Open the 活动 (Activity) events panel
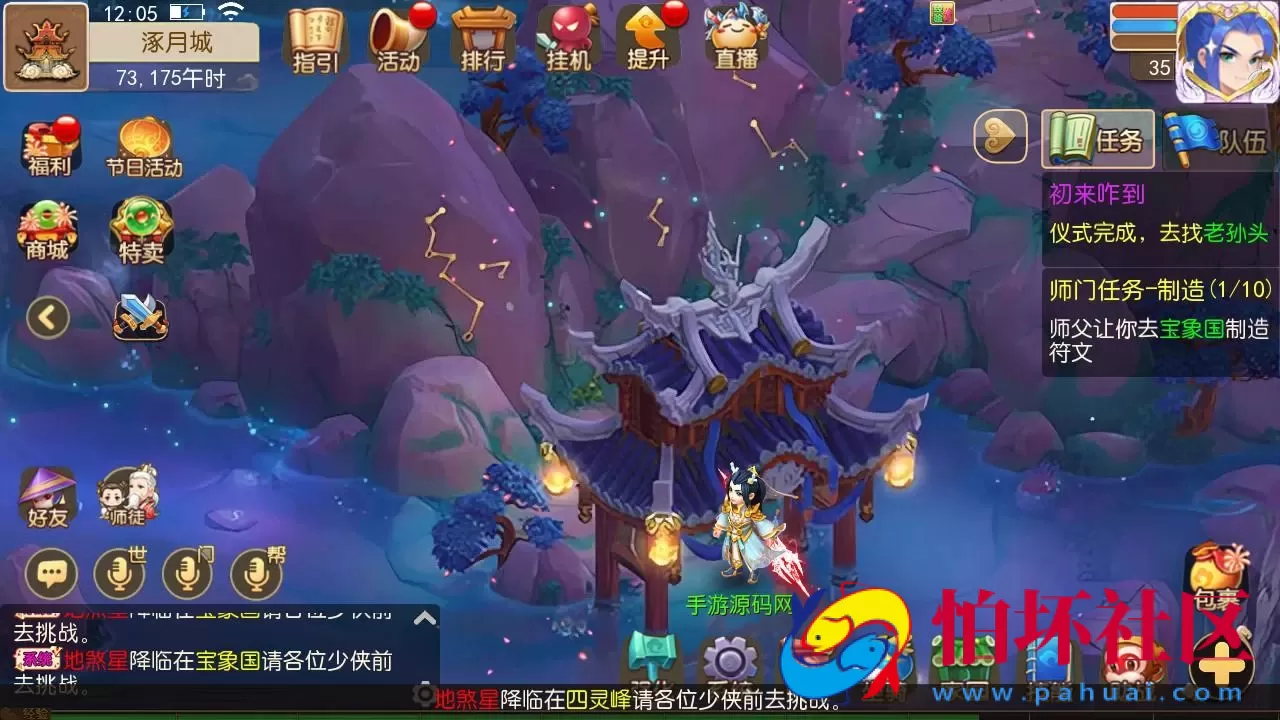This screenshot has height=720, width=1280. pos(398,40)
